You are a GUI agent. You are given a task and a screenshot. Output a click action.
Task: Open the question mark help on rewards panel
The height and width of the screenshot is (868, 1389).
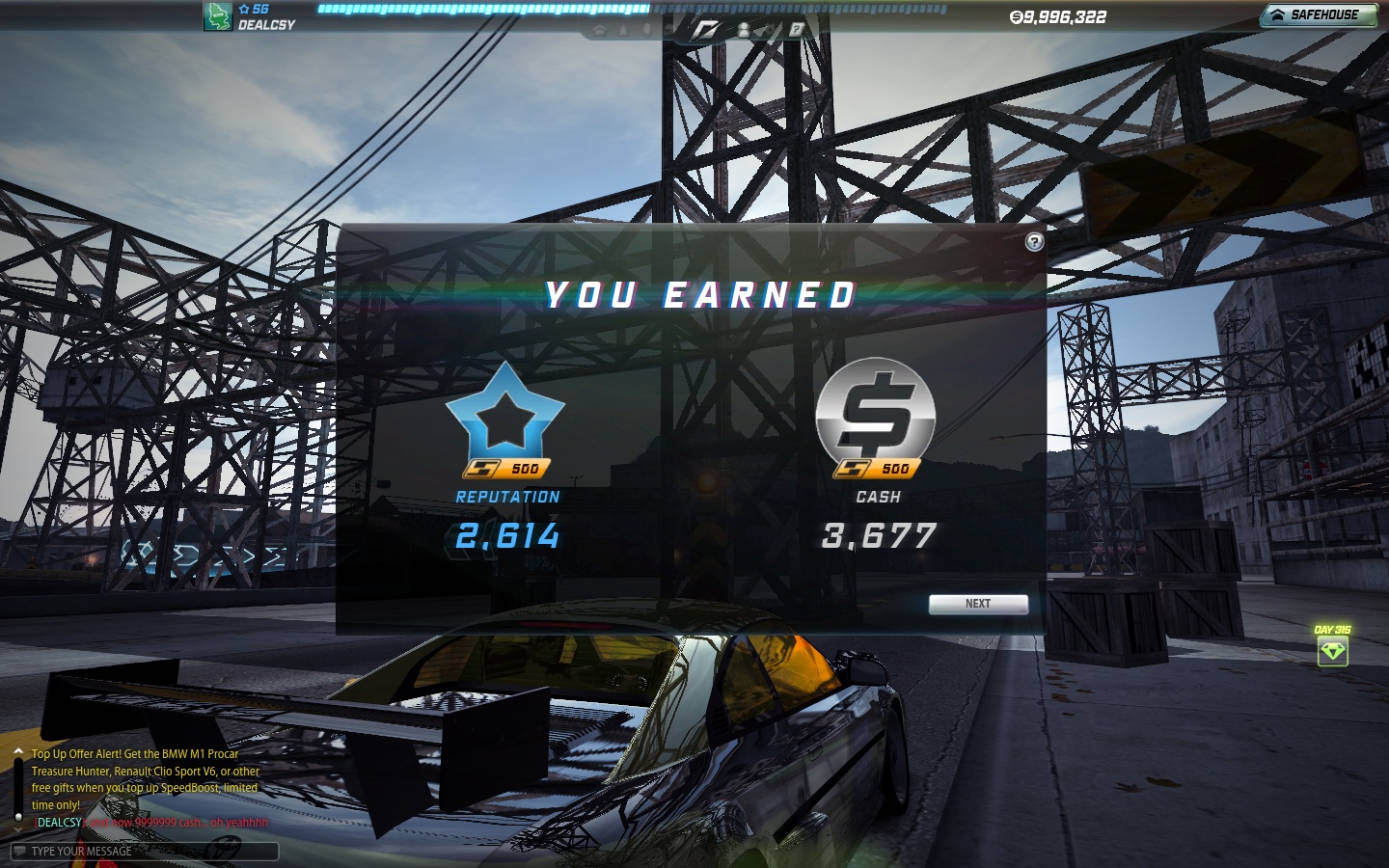click(1034, 242)
